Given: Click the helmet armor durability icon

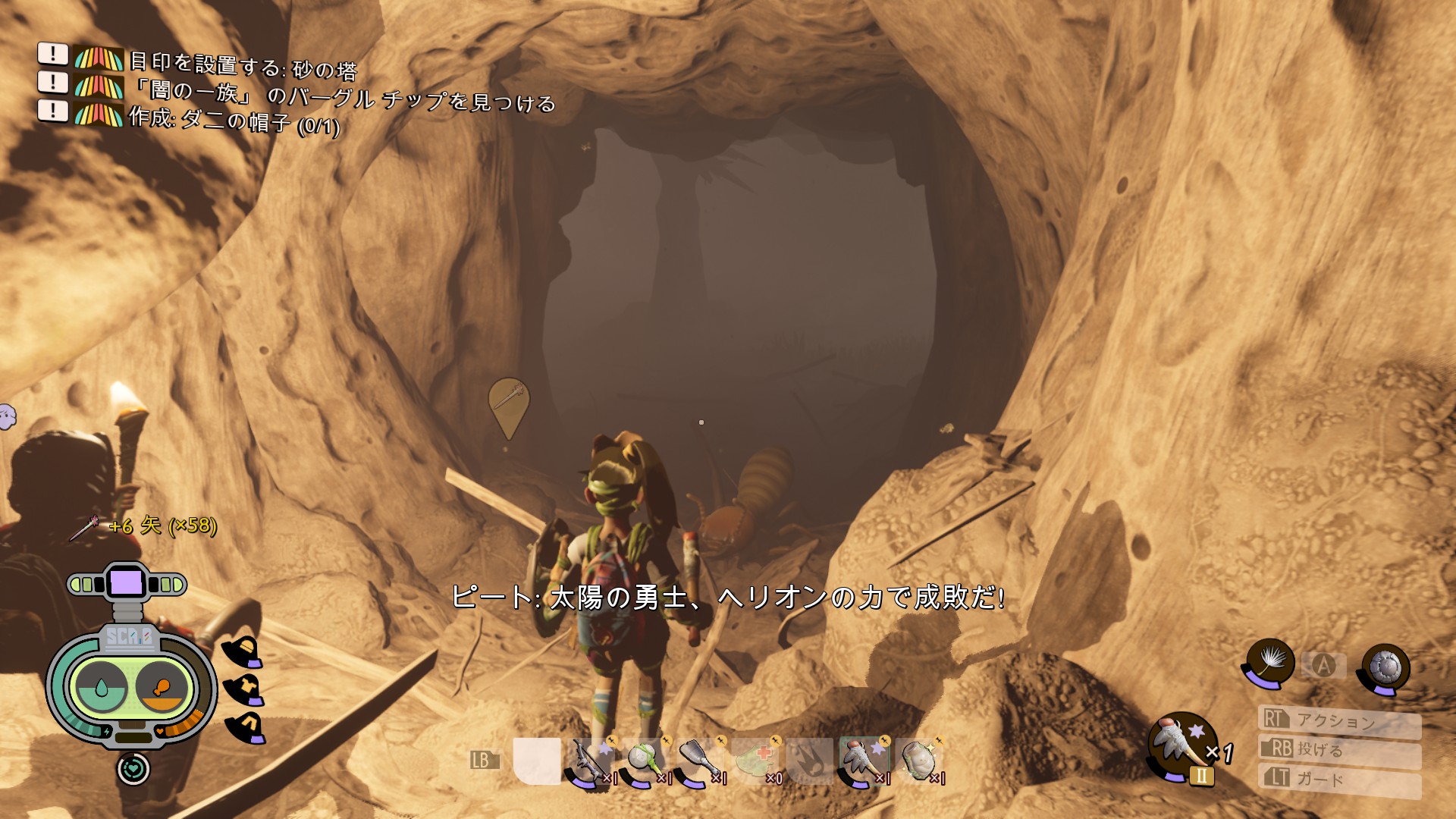Looking at the screenshot, I should (x=243, y=651).
